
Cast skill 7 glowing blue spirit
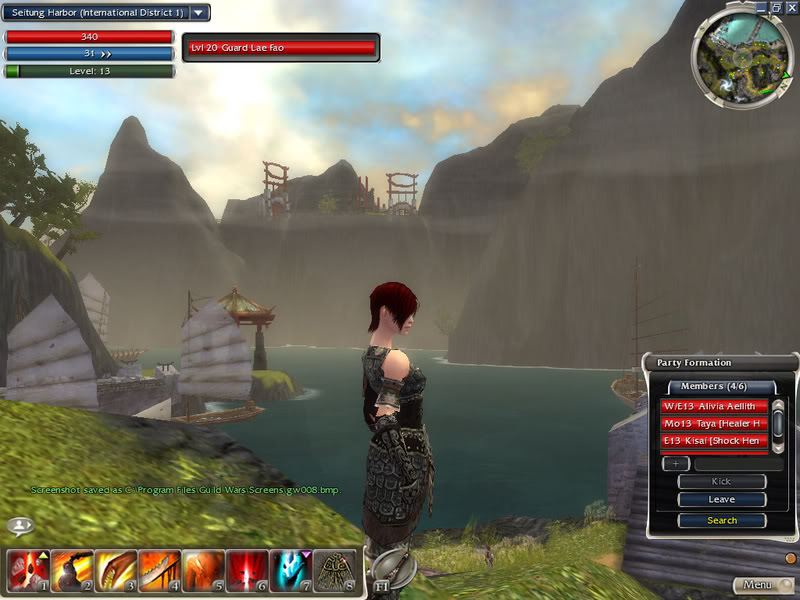pyautogui.click(x=291, y=572)
